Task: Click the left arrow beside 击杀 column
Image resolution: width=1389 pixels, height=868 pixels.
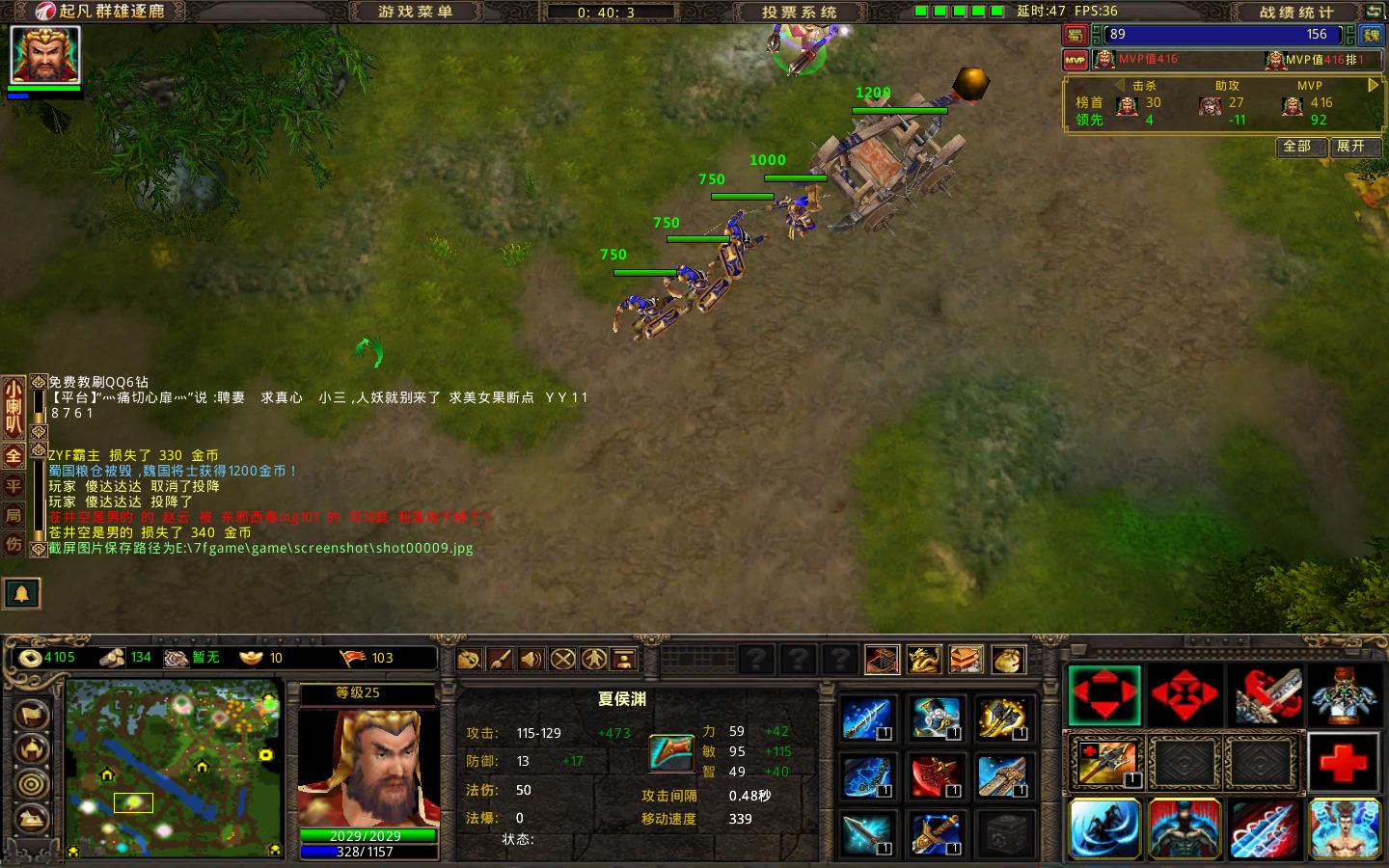Action: (x=1121, y=85)
